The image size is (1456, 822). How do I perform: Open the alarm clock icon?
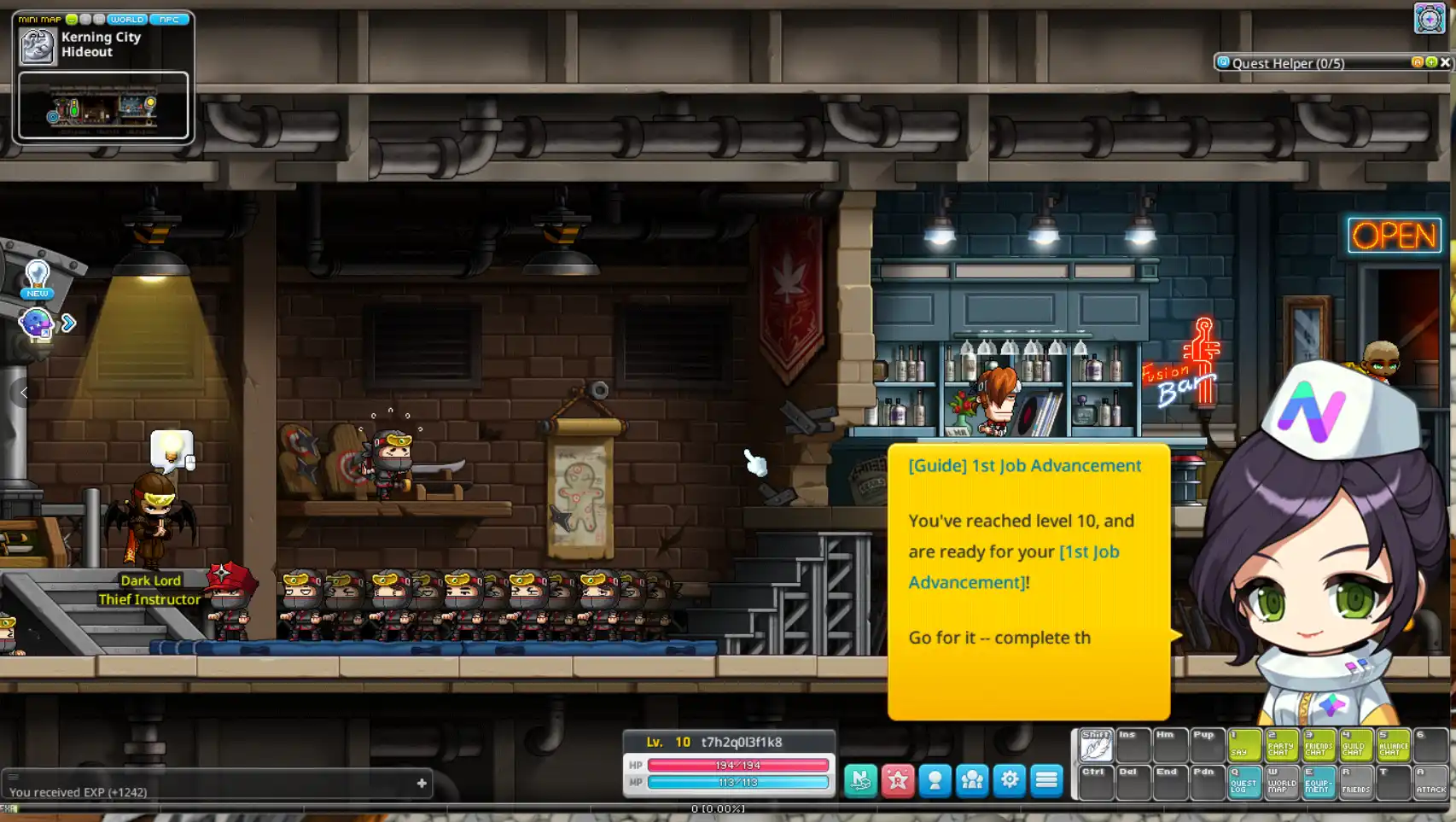[1430, 18]
